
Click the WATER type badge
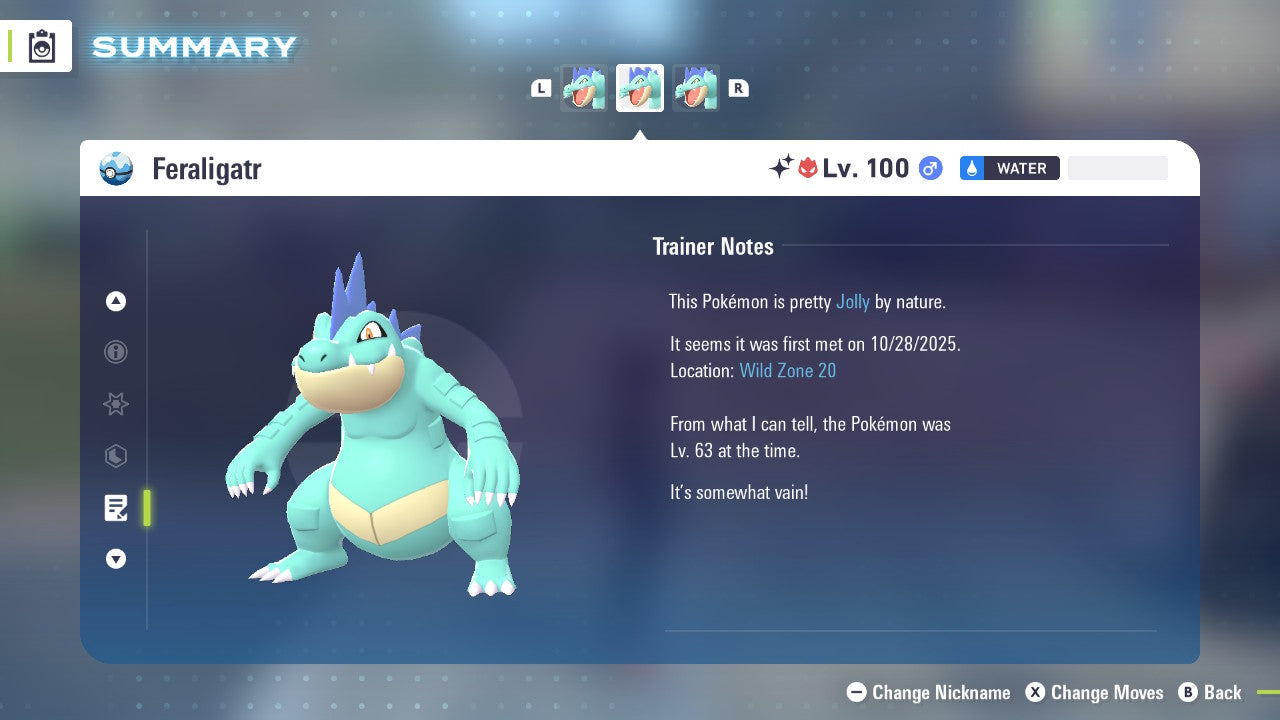pos(1009,168)
